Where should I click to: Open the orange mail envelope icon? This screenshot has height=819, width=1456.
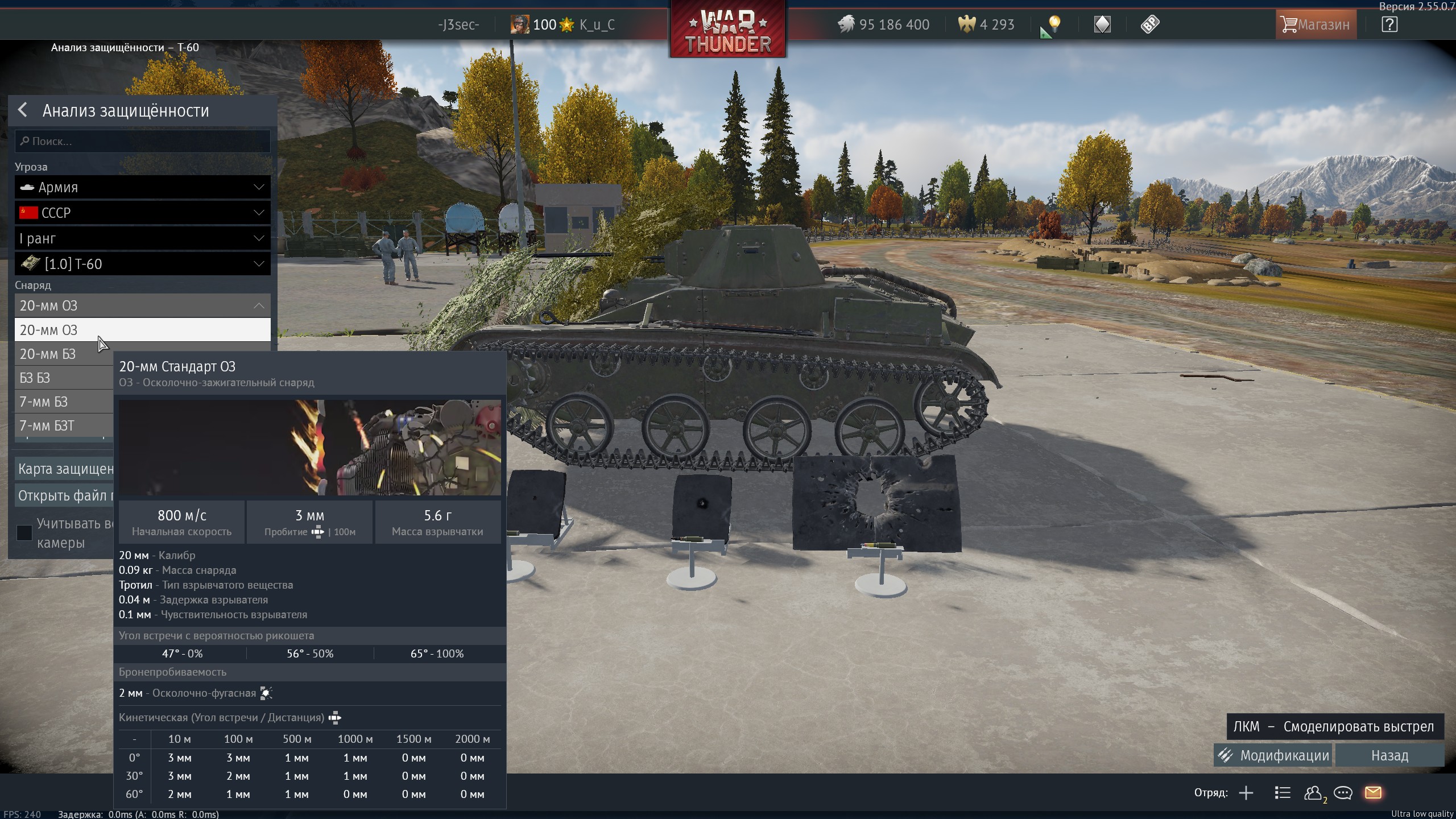click(1373, 793)
